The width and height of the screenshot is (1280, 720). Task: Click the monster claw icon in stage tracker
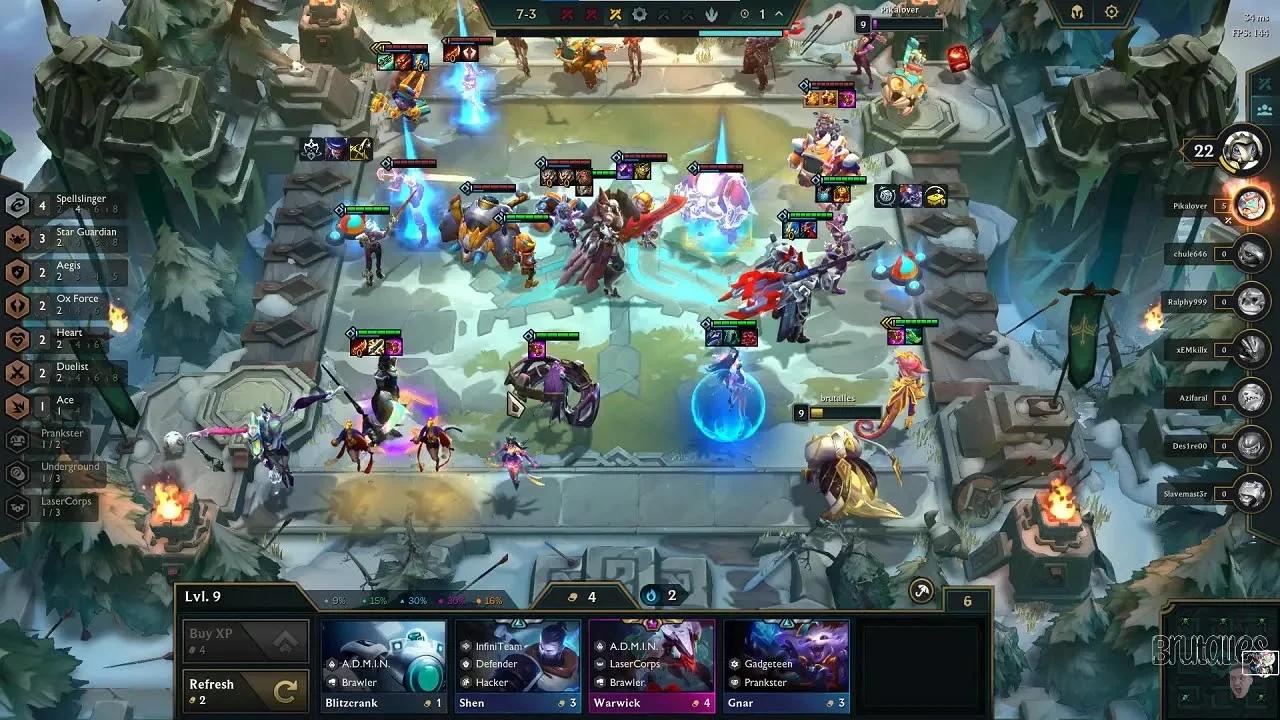pos(711,14)
